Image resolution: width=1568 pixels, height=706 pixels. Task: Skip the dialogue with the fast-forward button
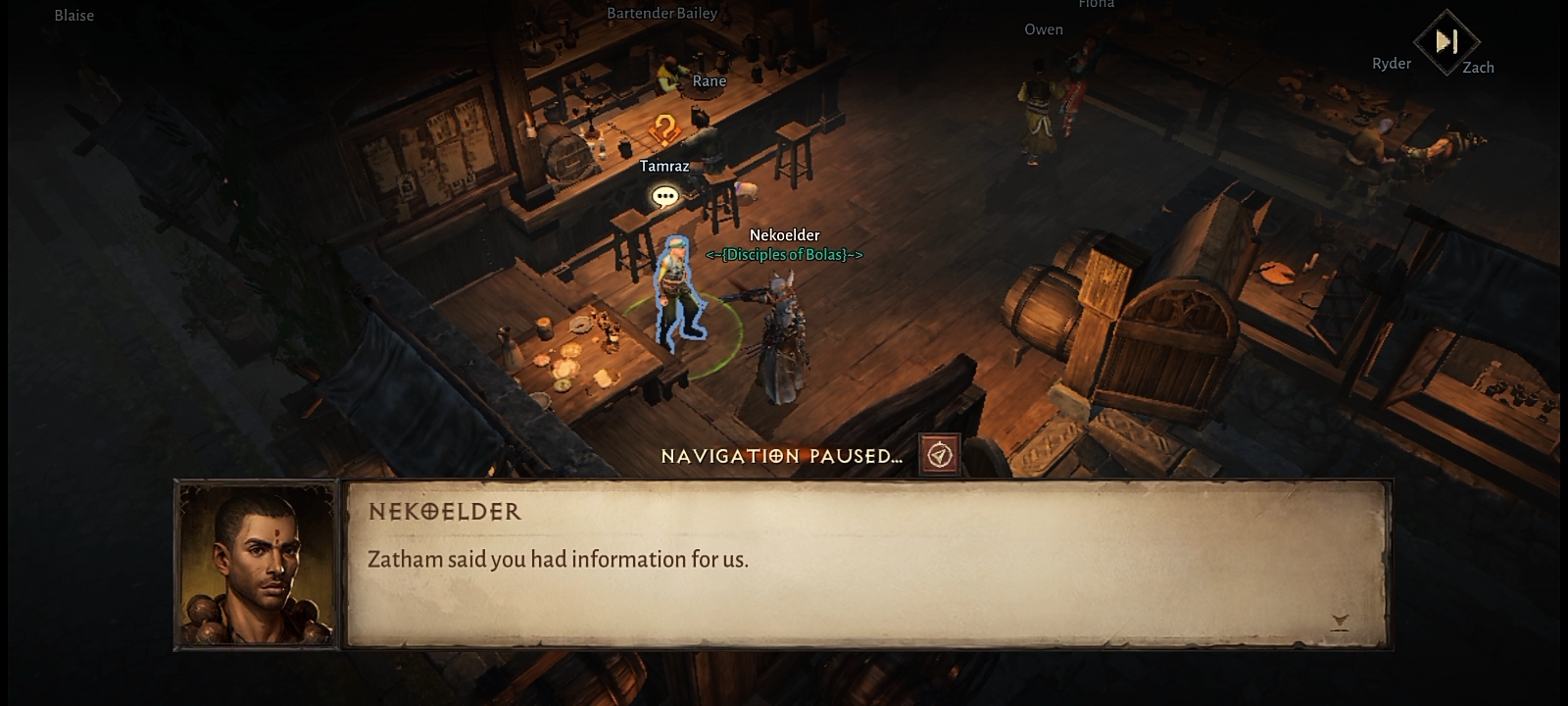pyautogui.click(x=1446, y=42)
